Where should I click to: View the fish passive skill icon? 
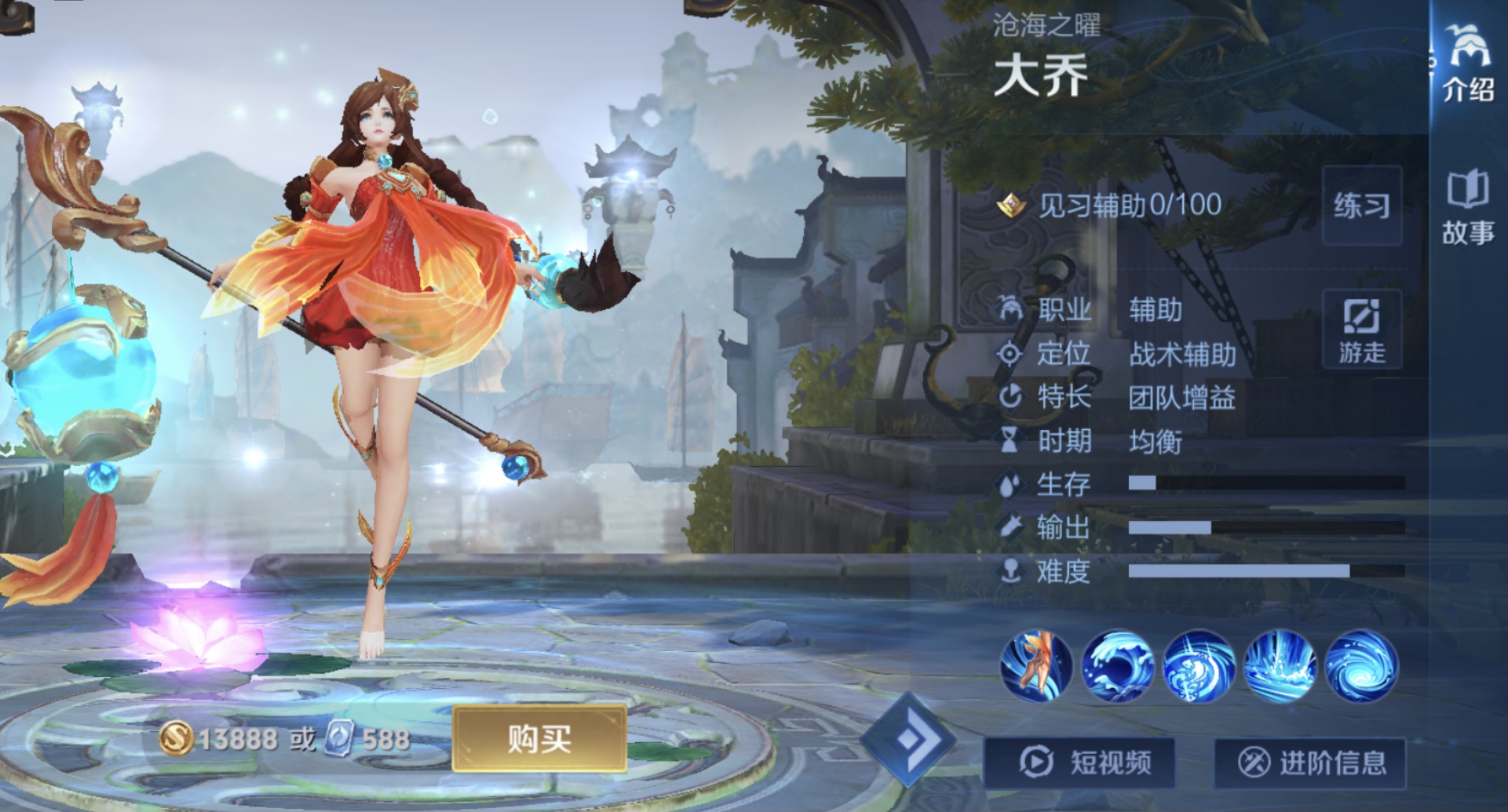click(1036, 665)
